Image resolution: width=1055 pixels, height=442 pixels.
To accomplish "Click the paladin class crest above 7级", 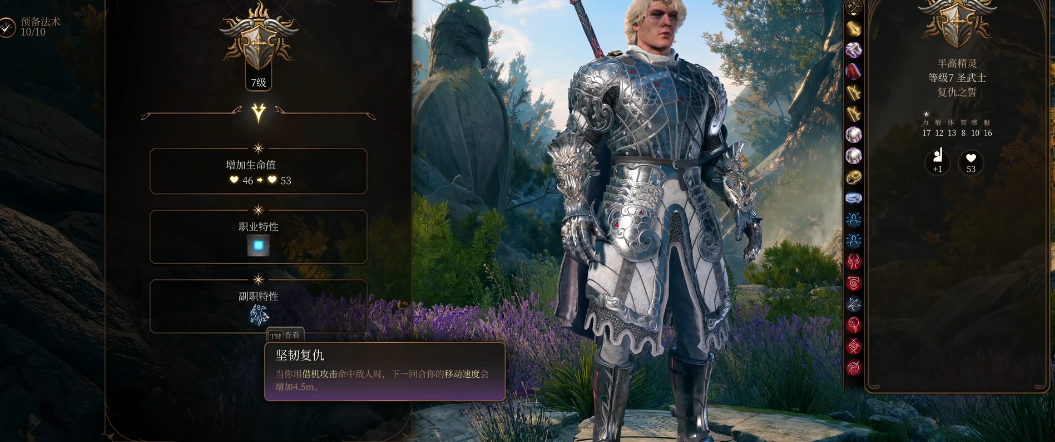I will pyautogui.click(x=258, y=38).
